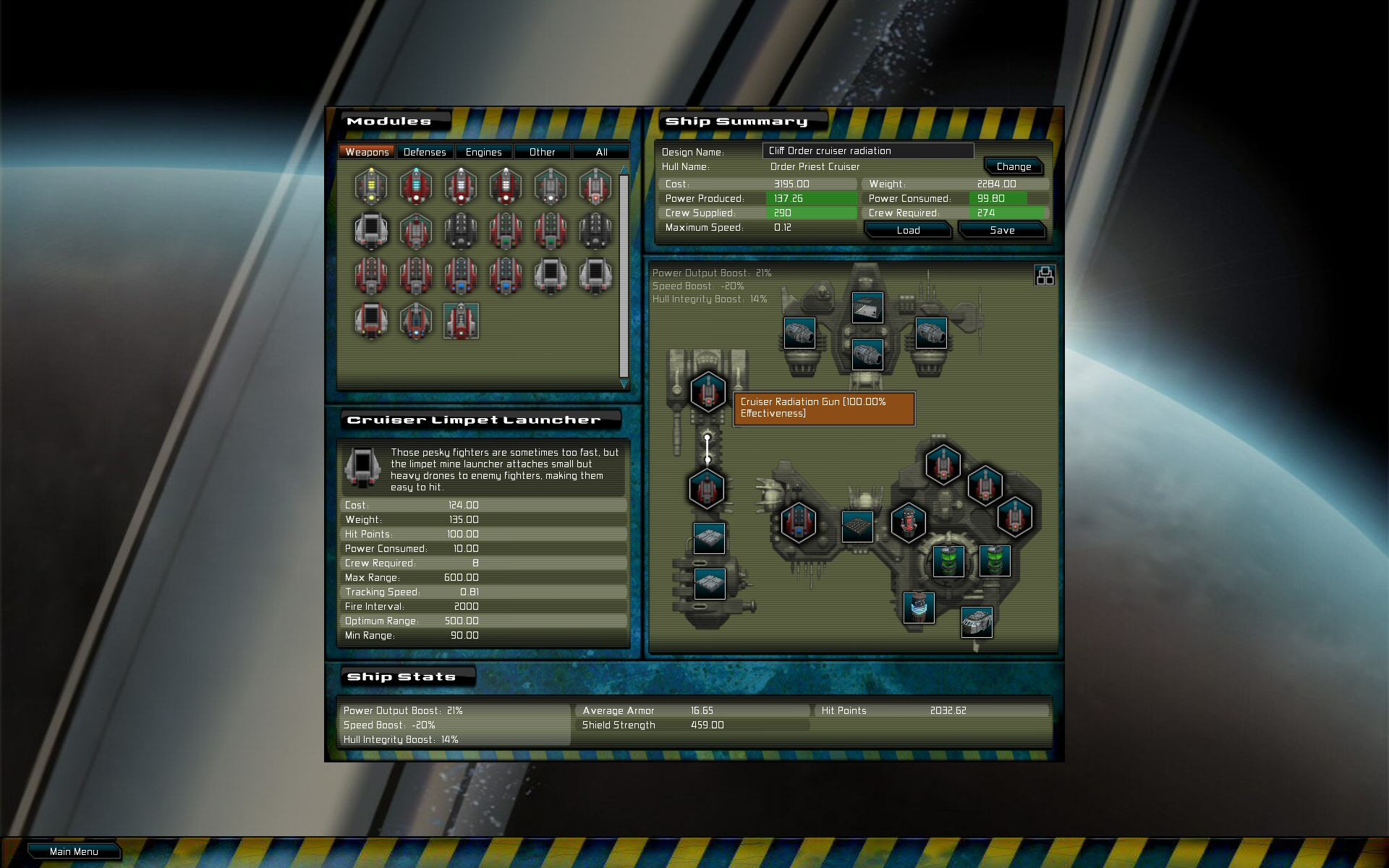Edit the Design Name input field
1389x868 pixels.
pyautogui.click(x=868, y=150)
